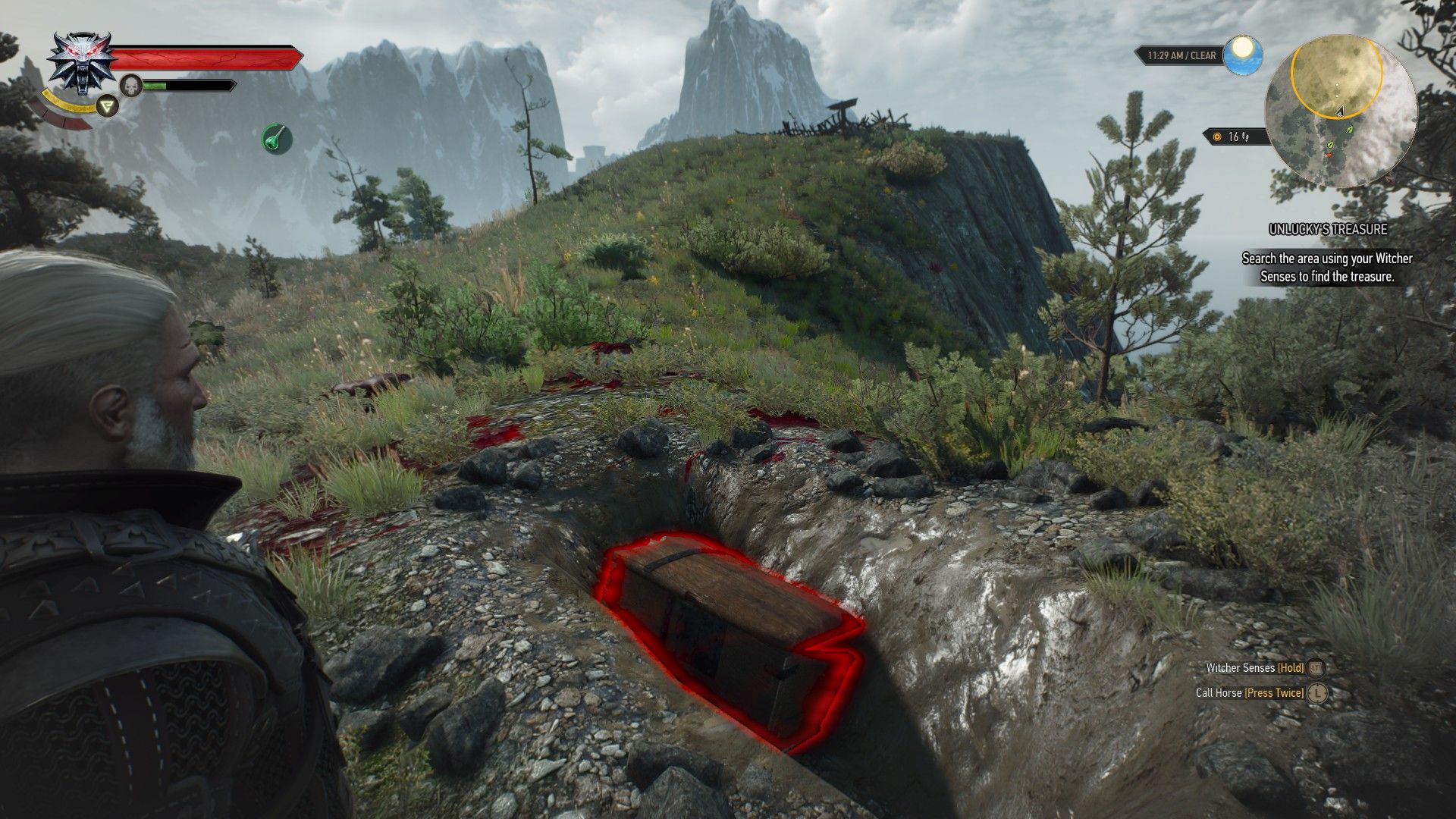Click the sun weather icon beside the clock

(x=1244, y=53)
